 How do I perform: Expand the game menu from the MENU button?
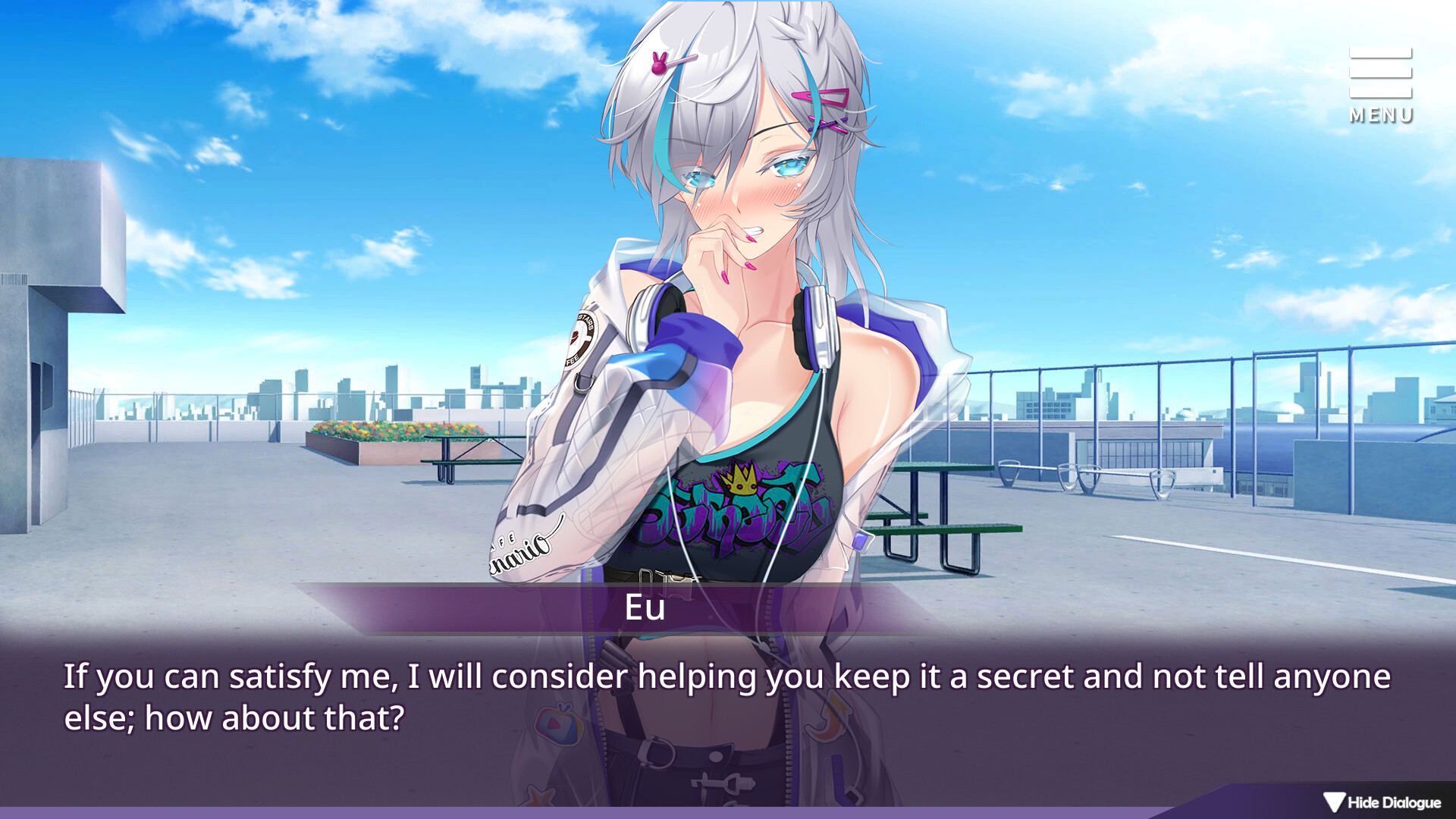(1379, 83)
